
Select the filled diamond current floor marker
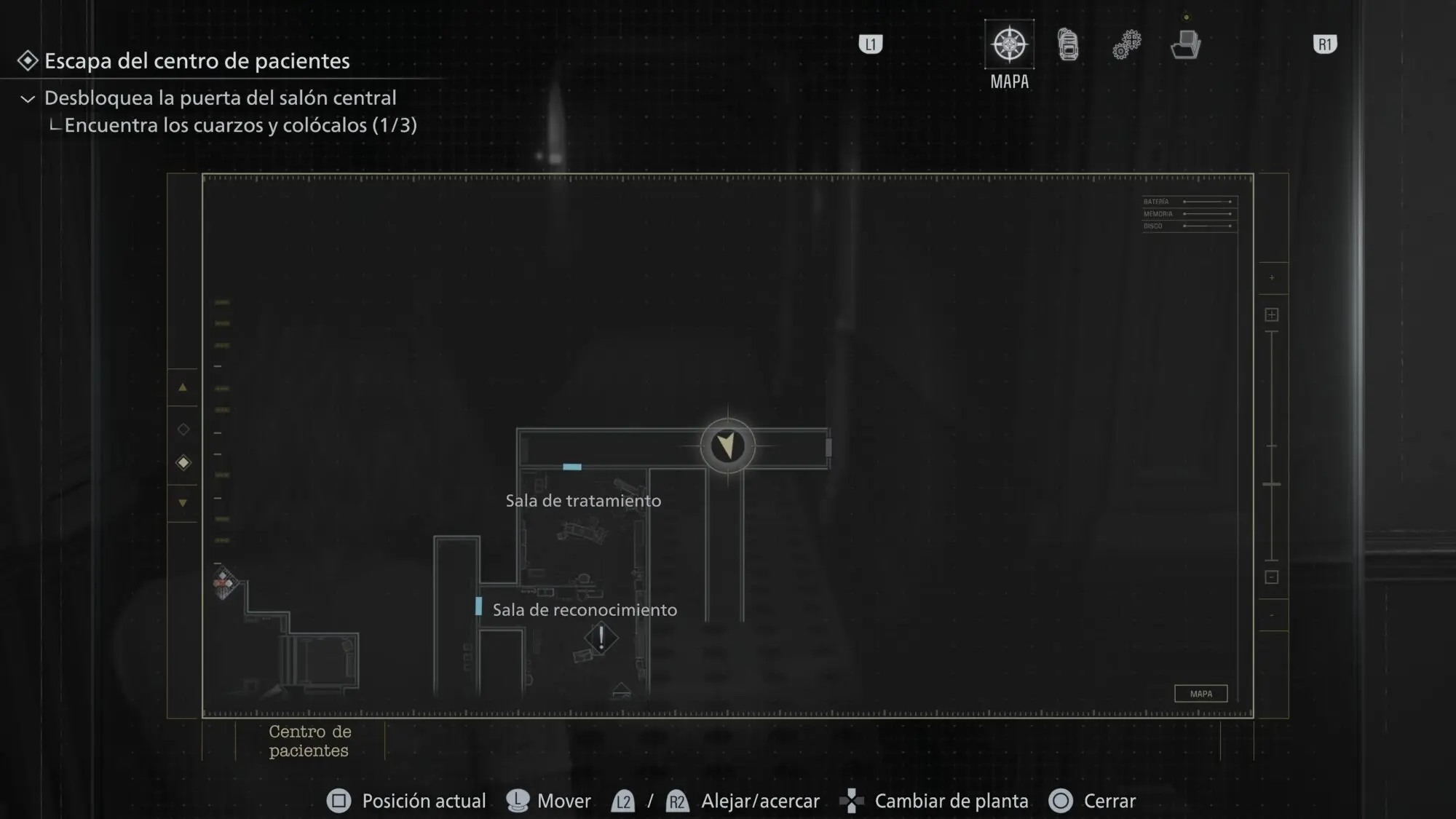[183, 463]
